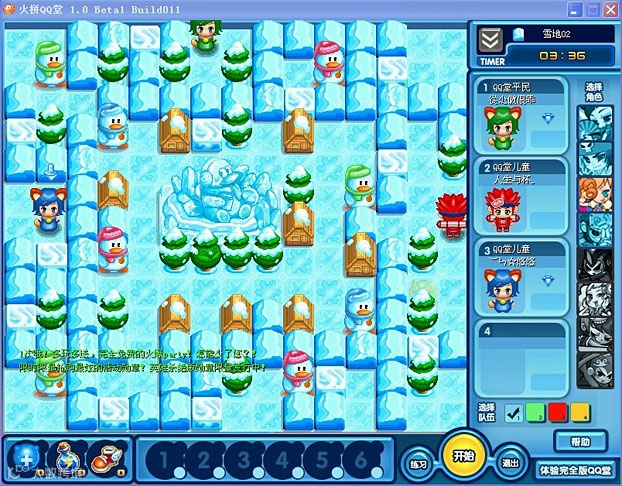Start the match with the yellow 开始 button
Screen dimensions: 622x486
click(461, 455)
